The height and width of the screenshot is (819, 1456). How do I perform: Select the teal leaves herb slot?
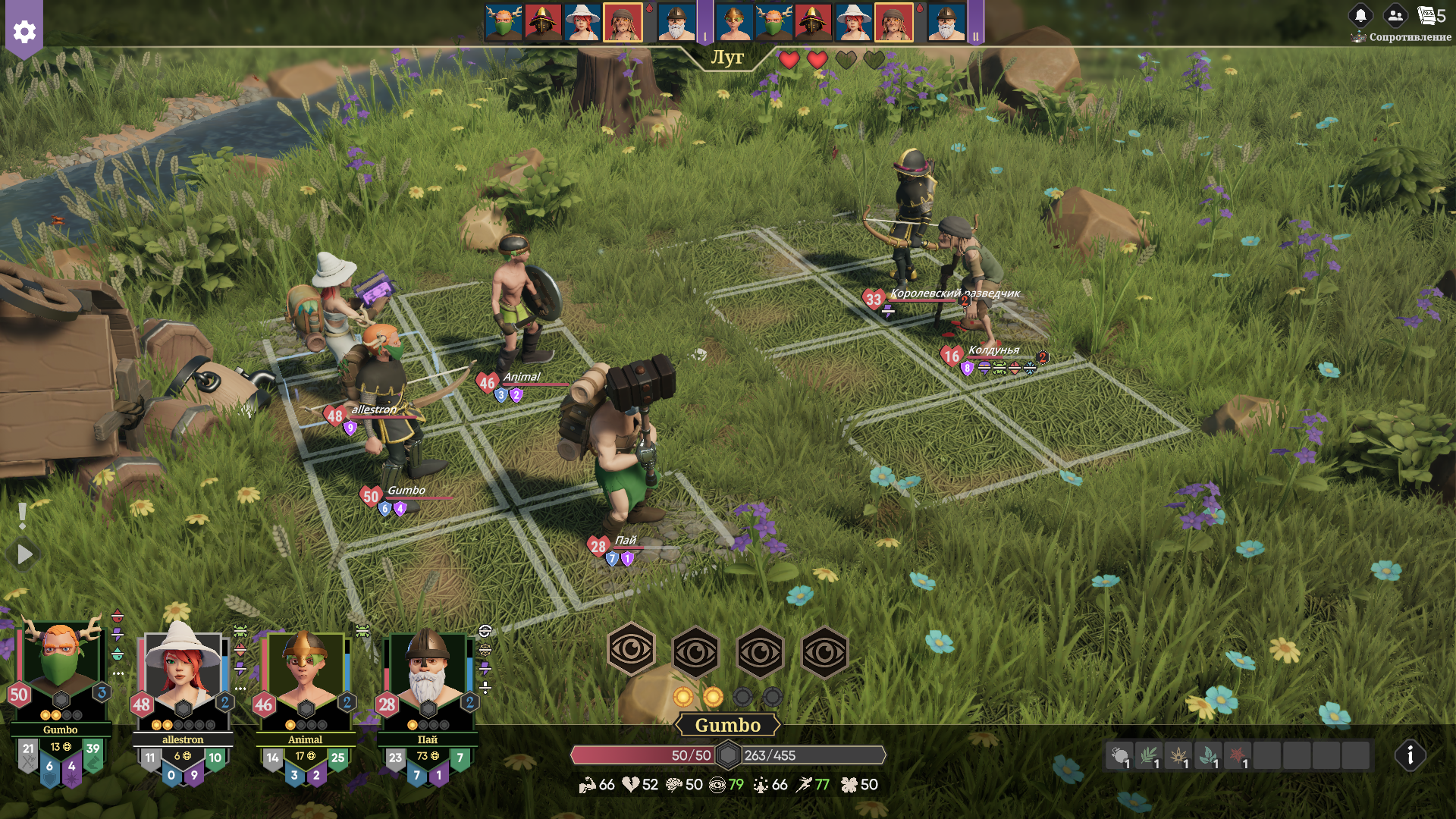(1208, 756)
